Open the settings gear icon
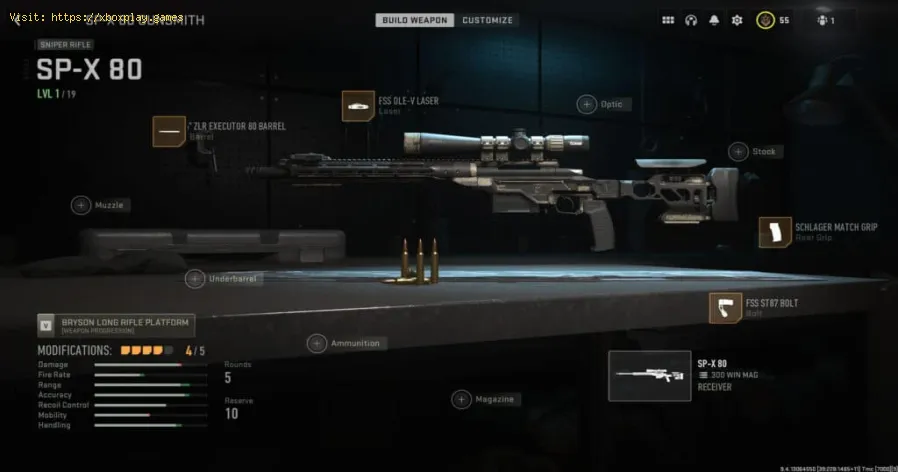The width and height of the screenshot is (898, 472). [x=737, y=20]
